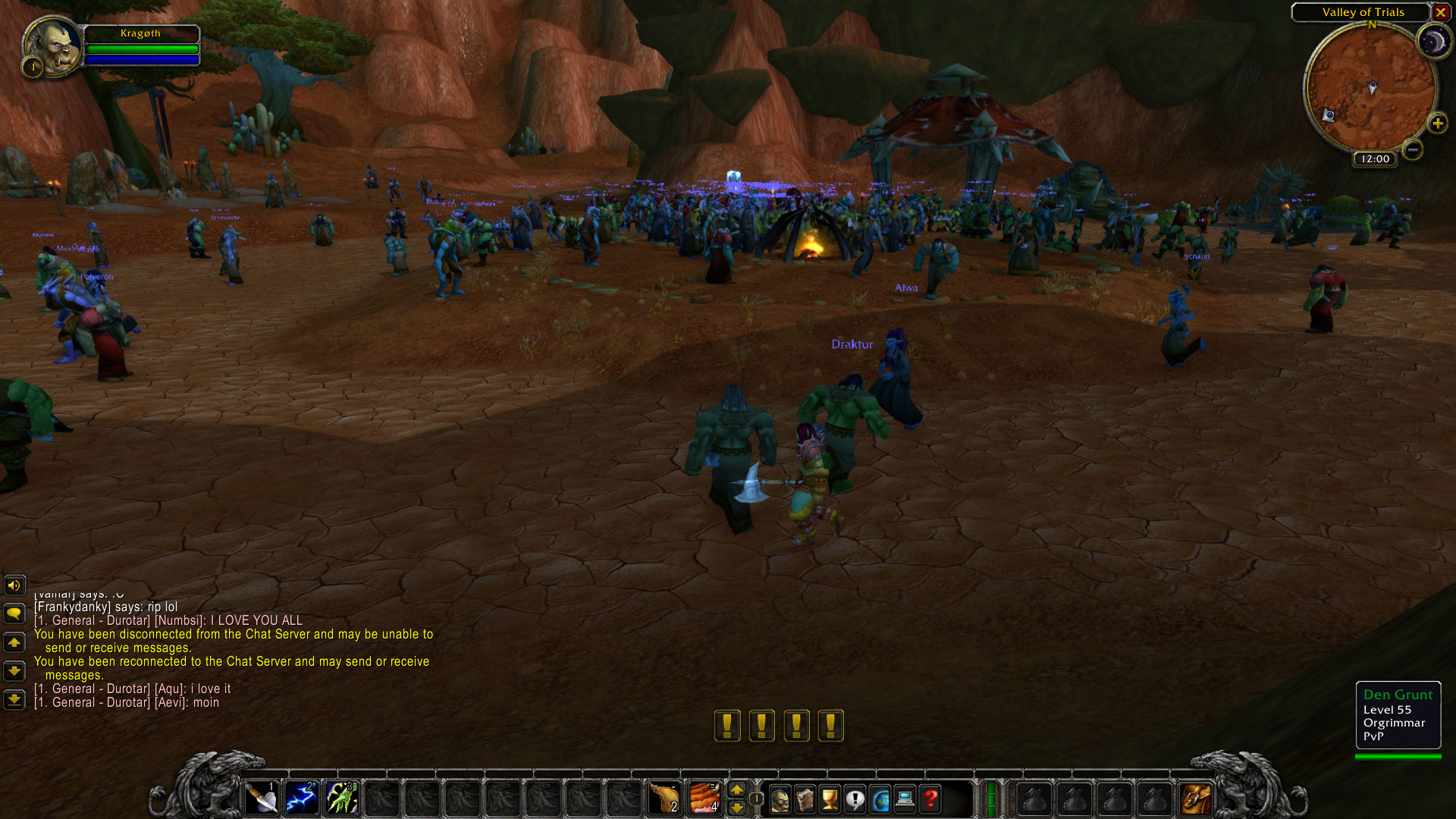Use the axe attack ability
1456x819 pixels.
point(262,799)
